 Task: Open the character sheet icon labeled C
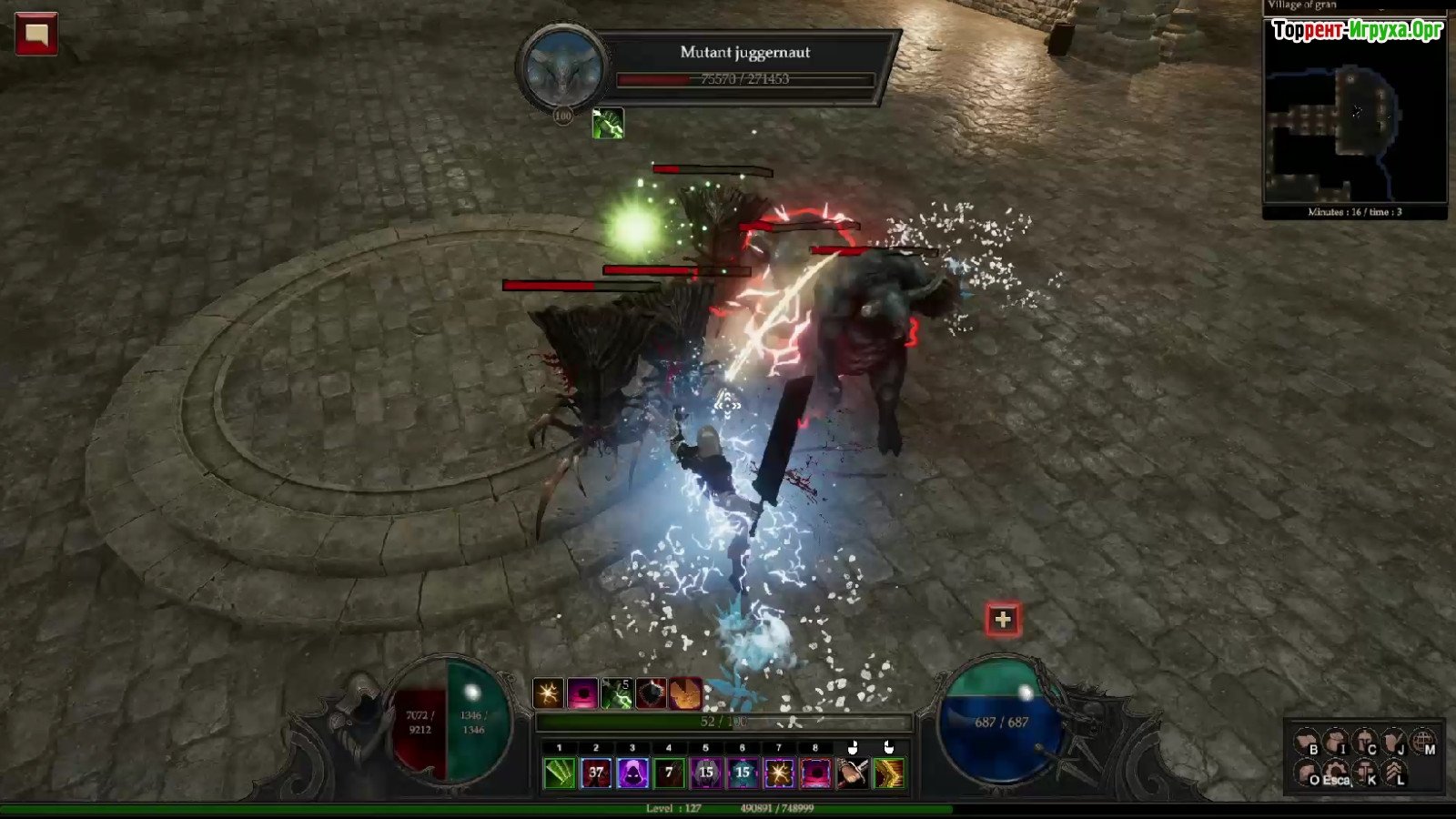1365,743
